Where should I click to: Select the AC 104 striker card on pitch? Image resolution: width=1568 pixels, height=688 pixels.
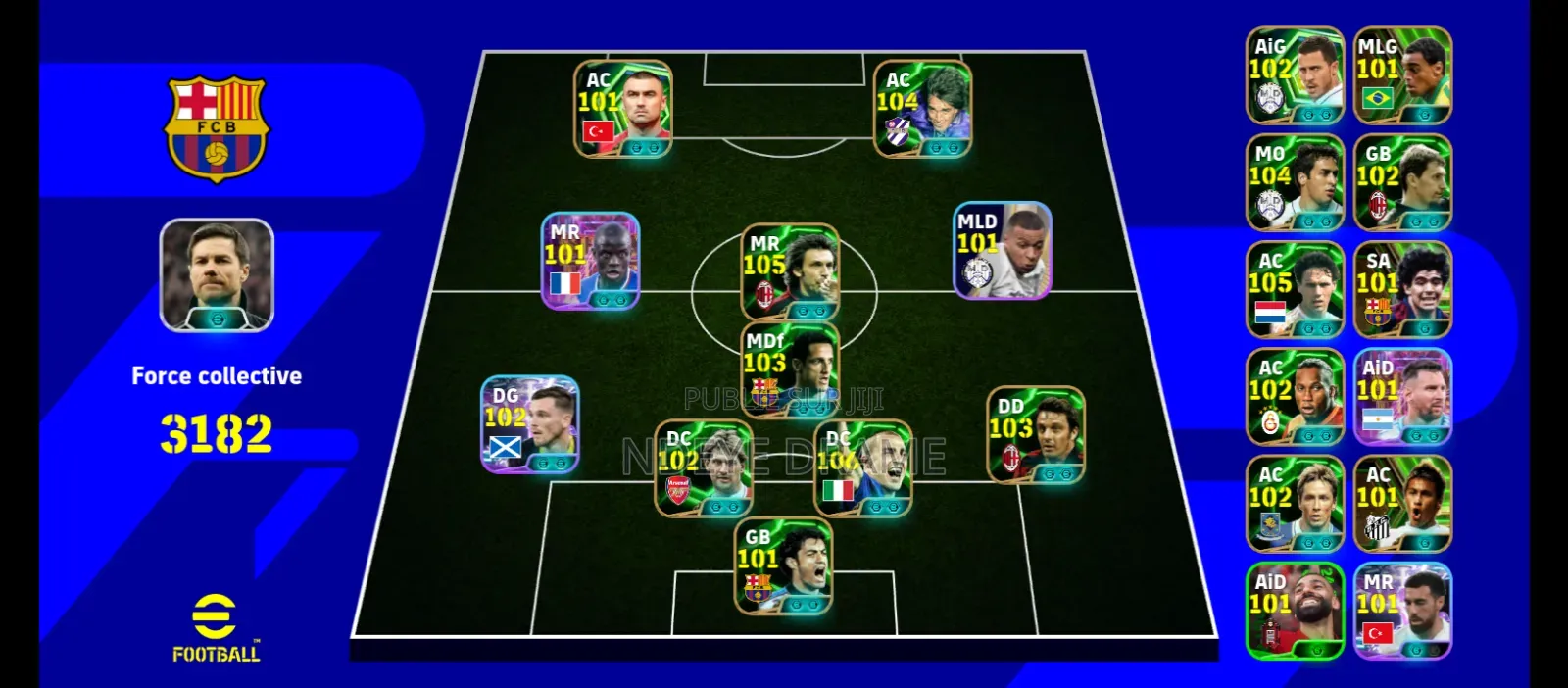922,109
